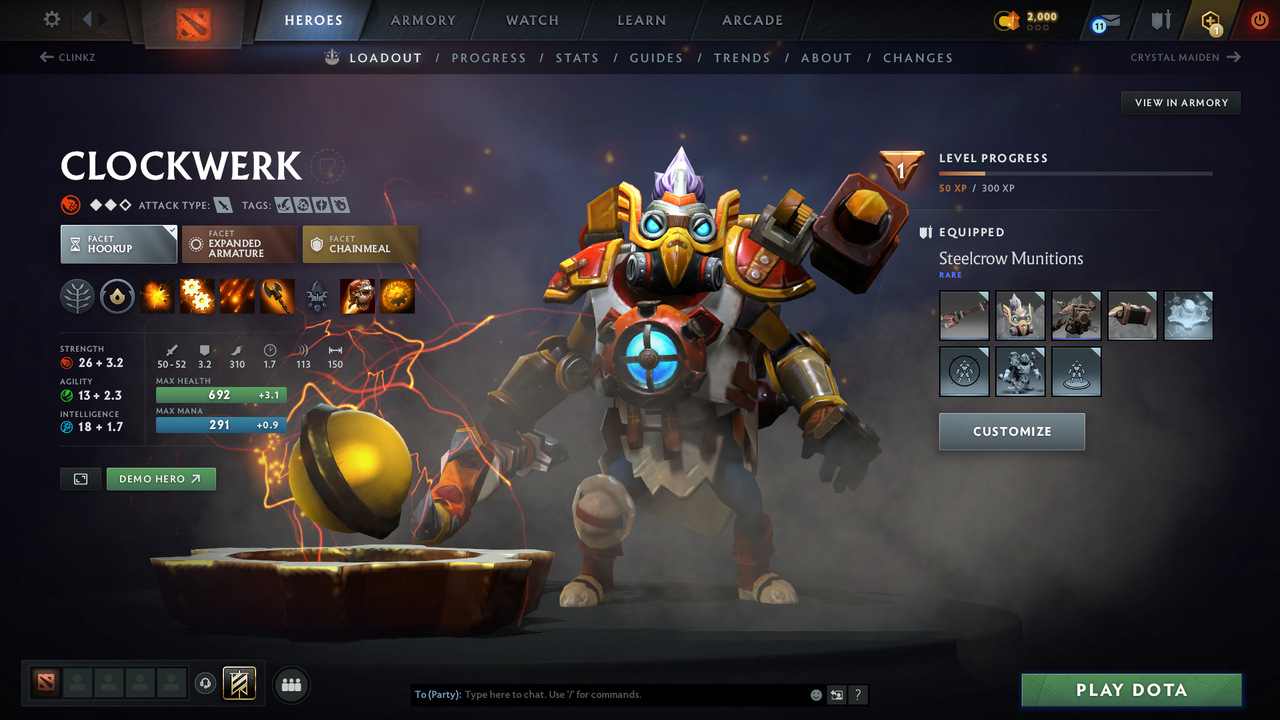Viewport: 1280px width, 720px height.
Task: Switch to the Chainmeal facet
Action: (x=360, y=243)
